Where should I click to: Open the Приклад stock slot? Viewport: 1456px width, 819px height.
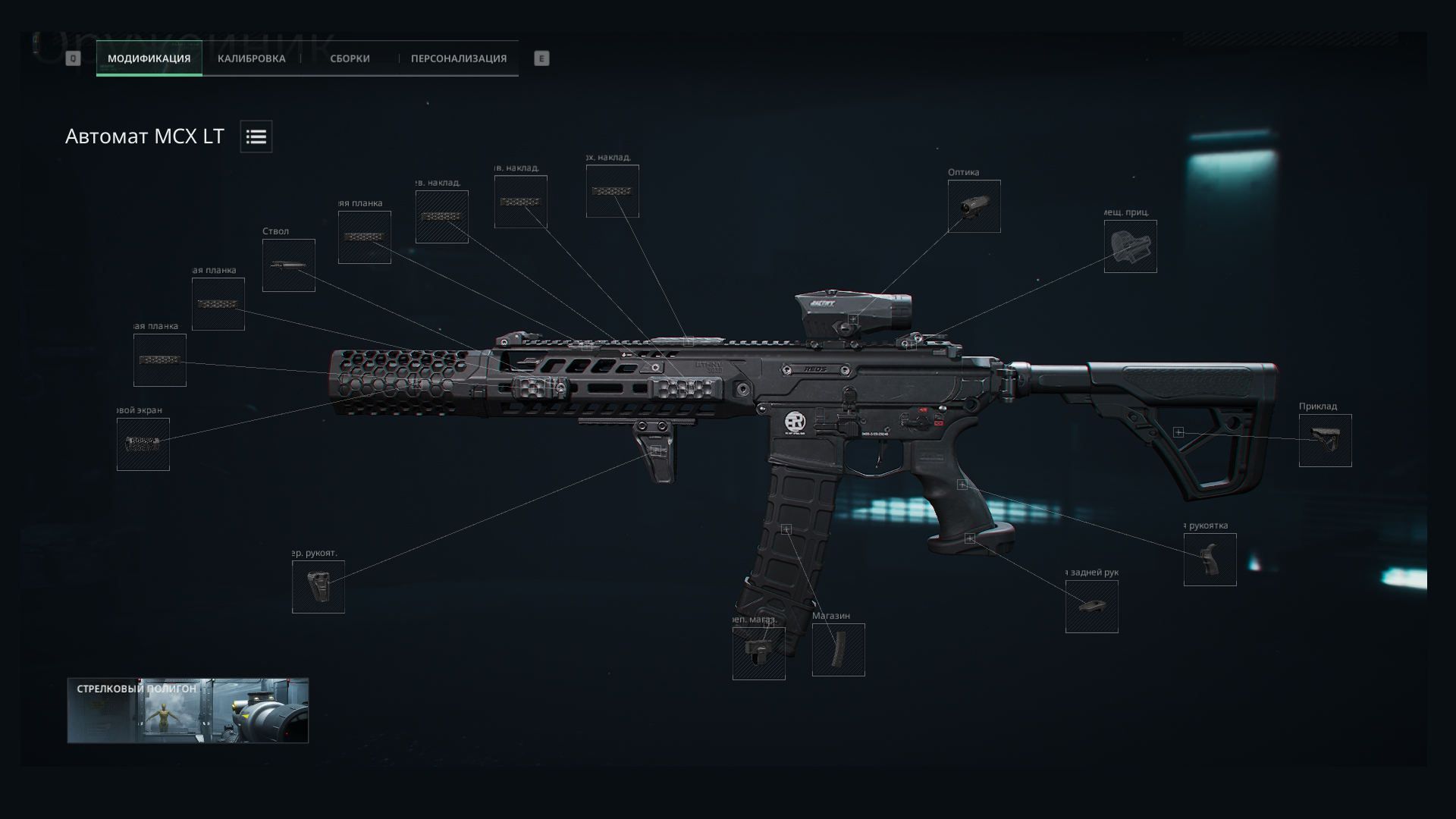tap(1325, 441)
